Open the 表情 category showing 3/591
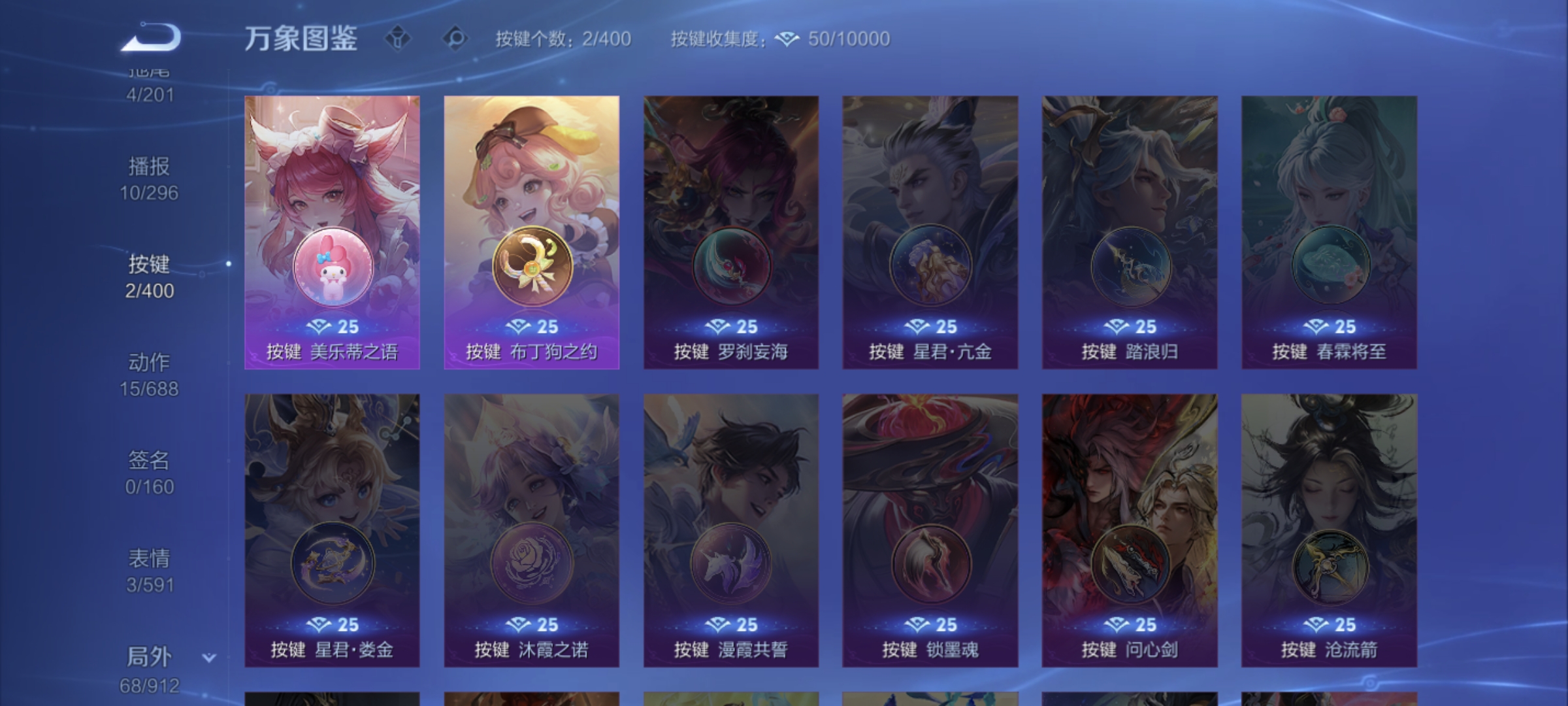 149,567
